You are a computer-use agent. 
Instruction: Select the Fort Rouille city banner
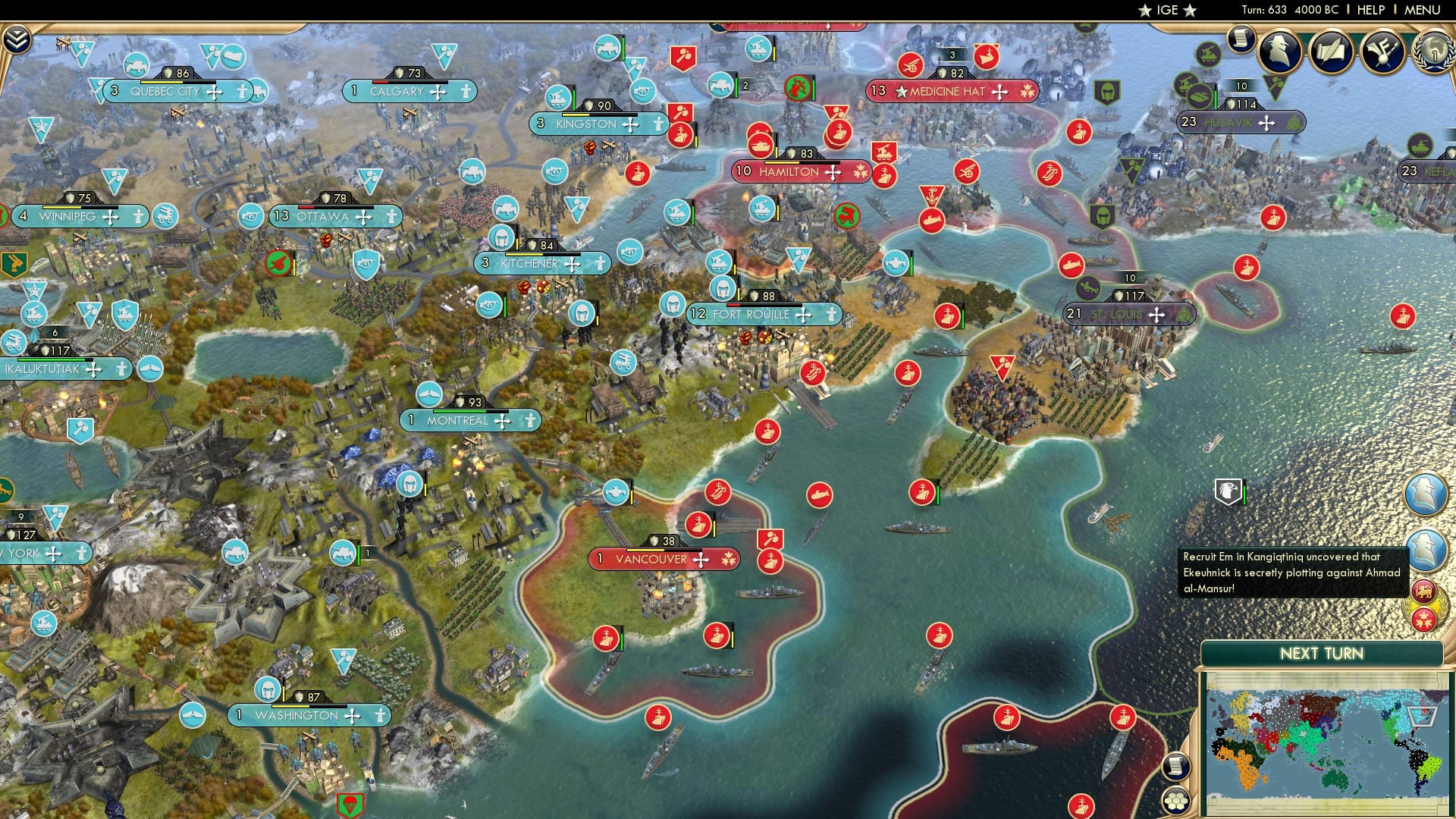click(x=758, y=313)
